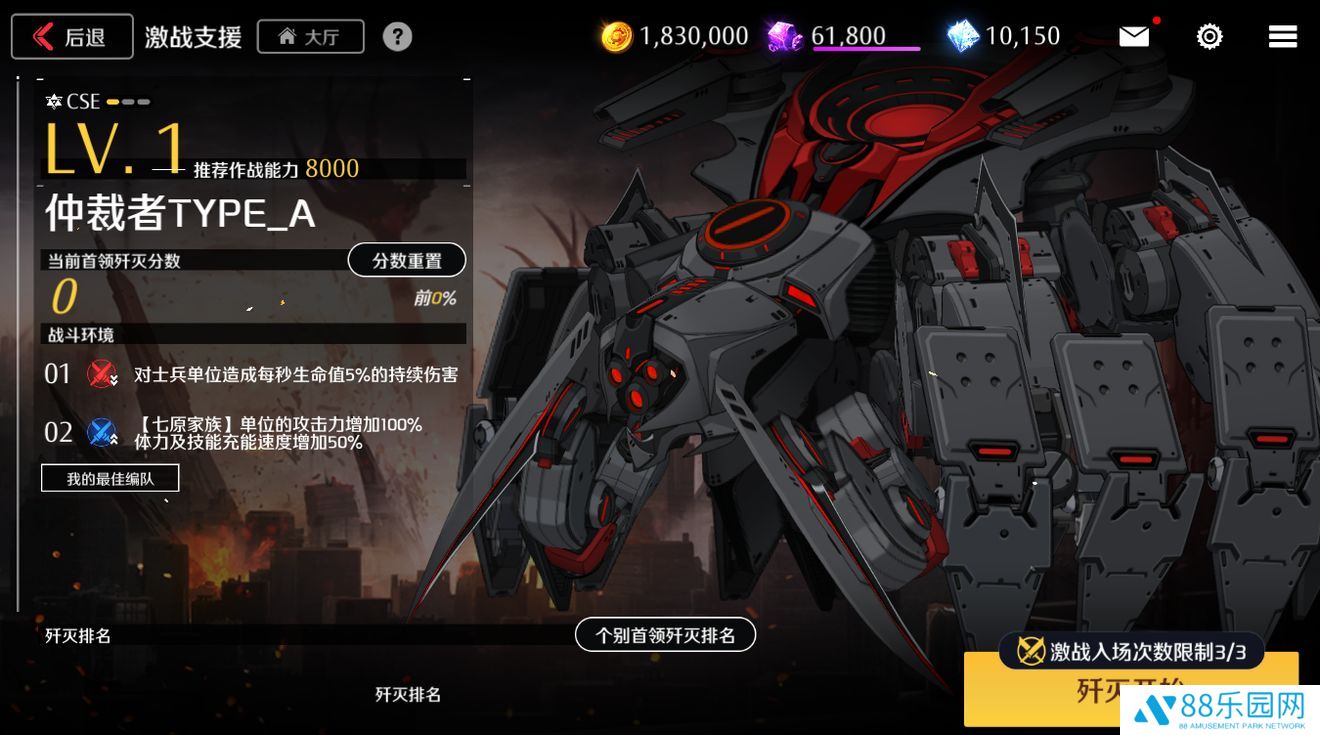Show 个别首领歼灭排名 boss ranking
Screen dimensions: 1320x735
click(665, 635)
